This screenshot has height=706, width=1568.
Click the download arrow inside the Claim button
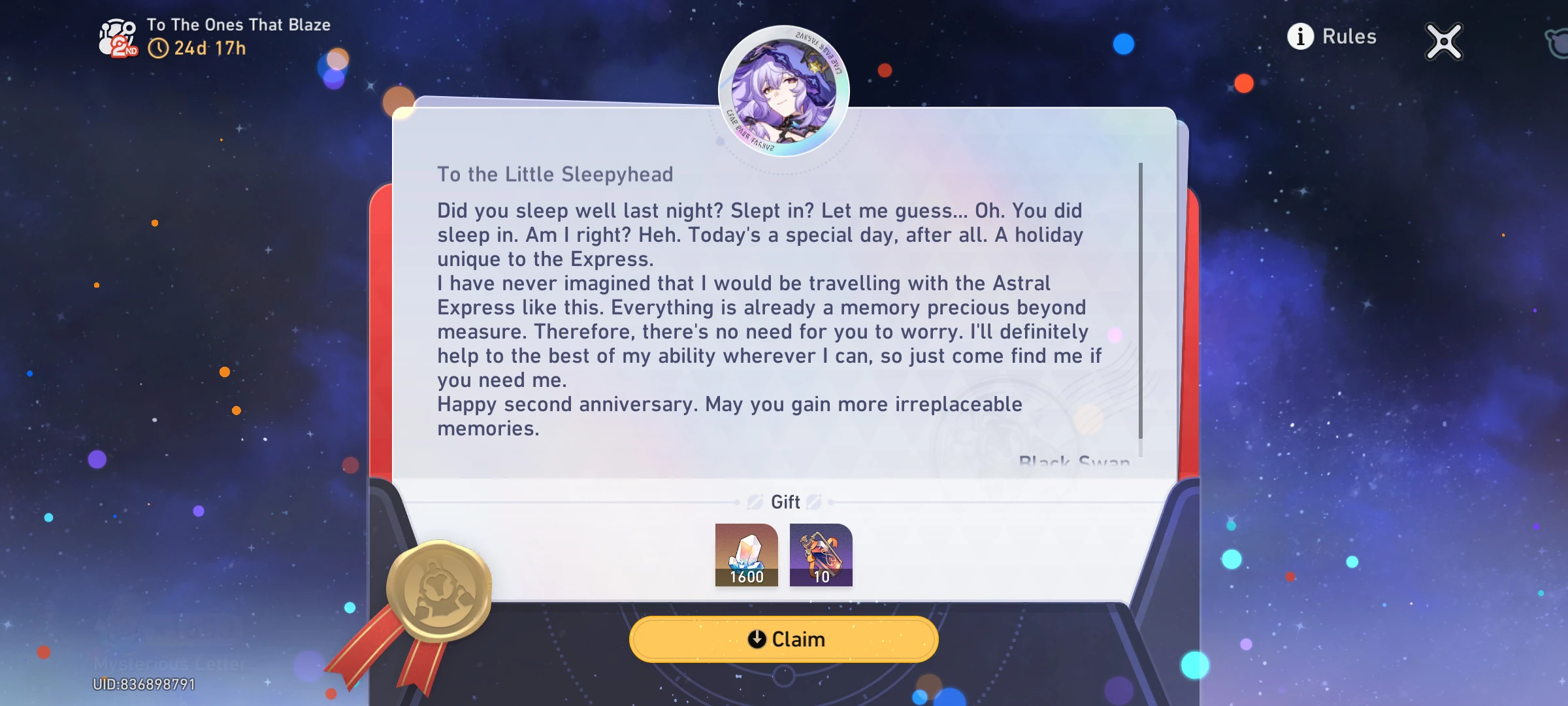coord(756,639)
